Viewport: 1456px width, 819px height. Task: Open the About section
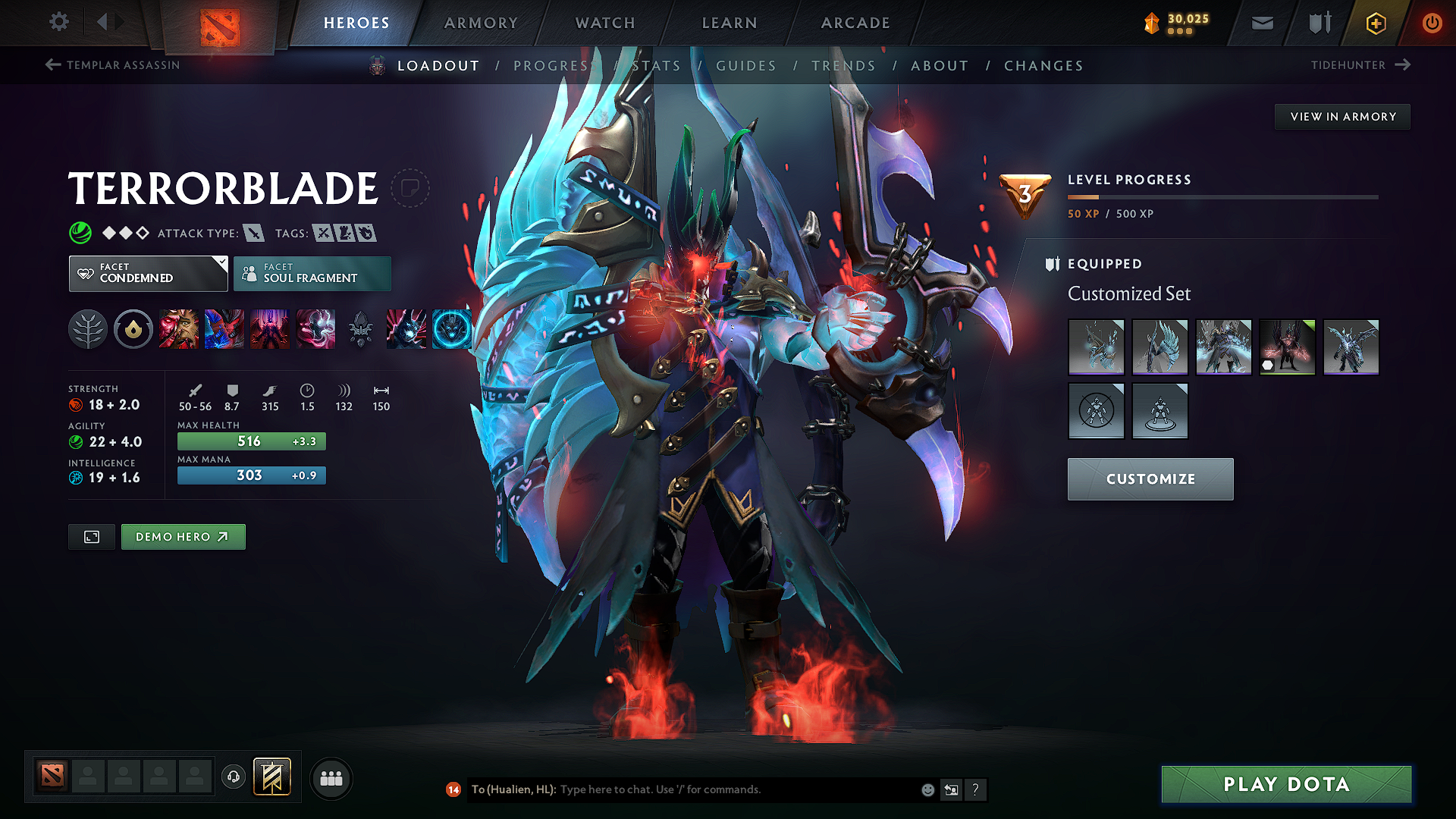coord(940,66)
